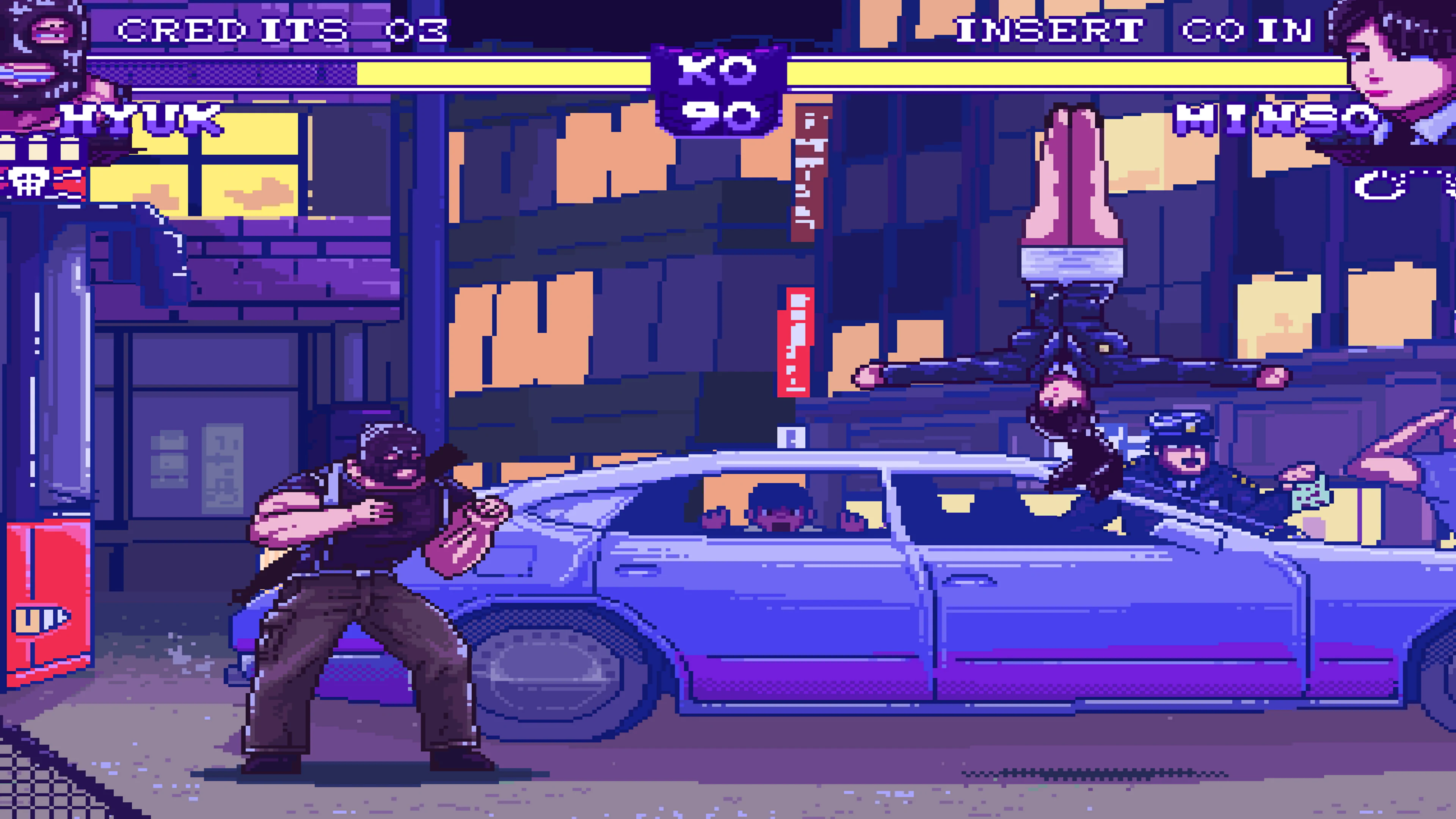Screen dimensions: 1456x819
Task: Click the yellow timer bar under CREDITS
Action: pyautogui.click(x=424, y=72)
